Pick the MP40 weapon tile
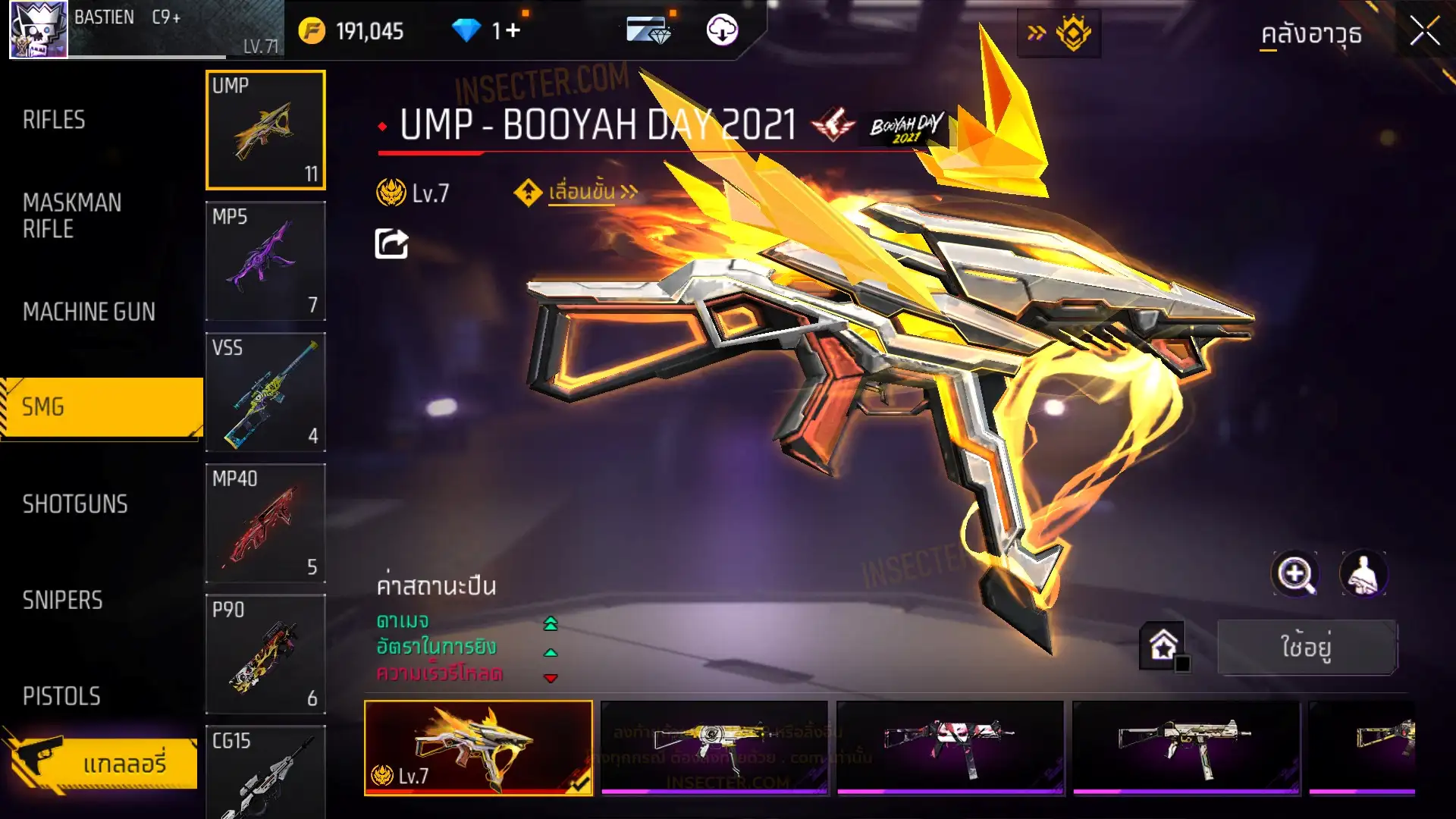 point(265,523)
